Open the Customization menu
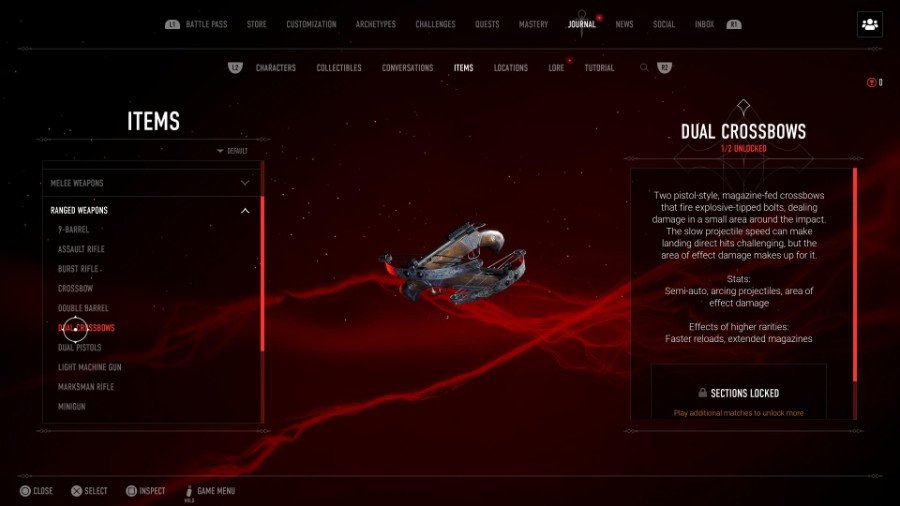 pos(311,24)
